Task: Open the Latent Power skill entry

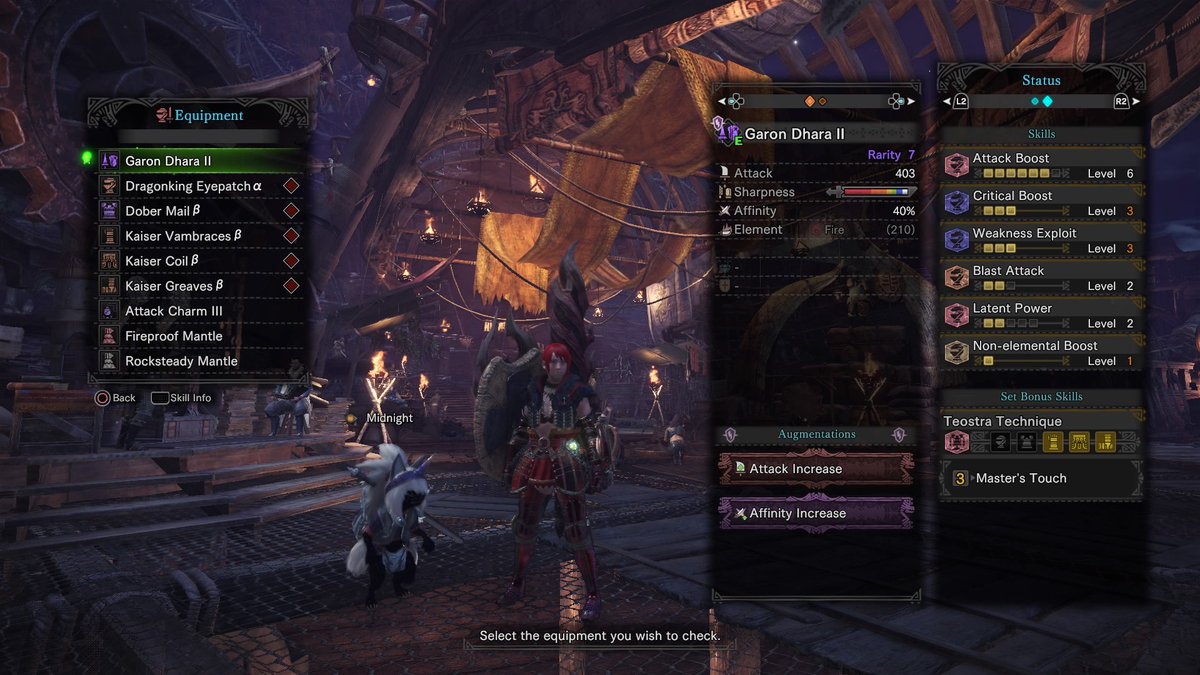Action: point(1042,315)
